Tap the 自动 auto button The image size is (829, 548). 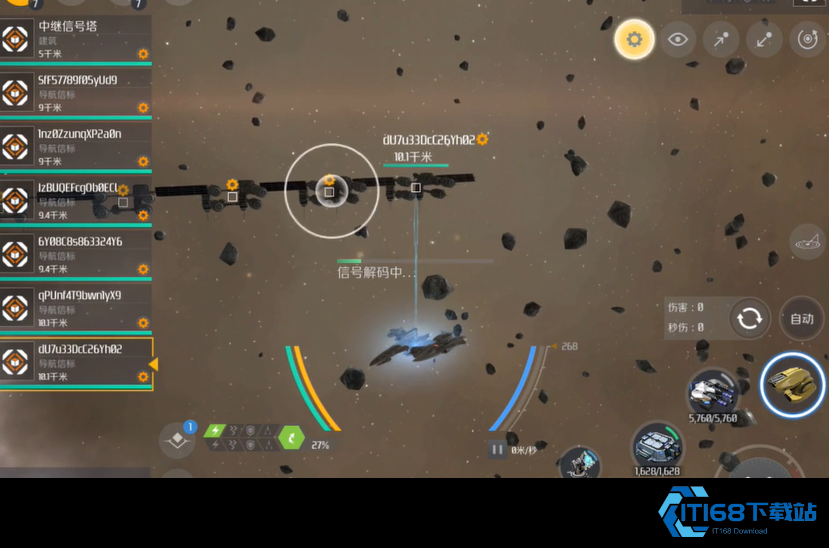(x=801, y=319)
